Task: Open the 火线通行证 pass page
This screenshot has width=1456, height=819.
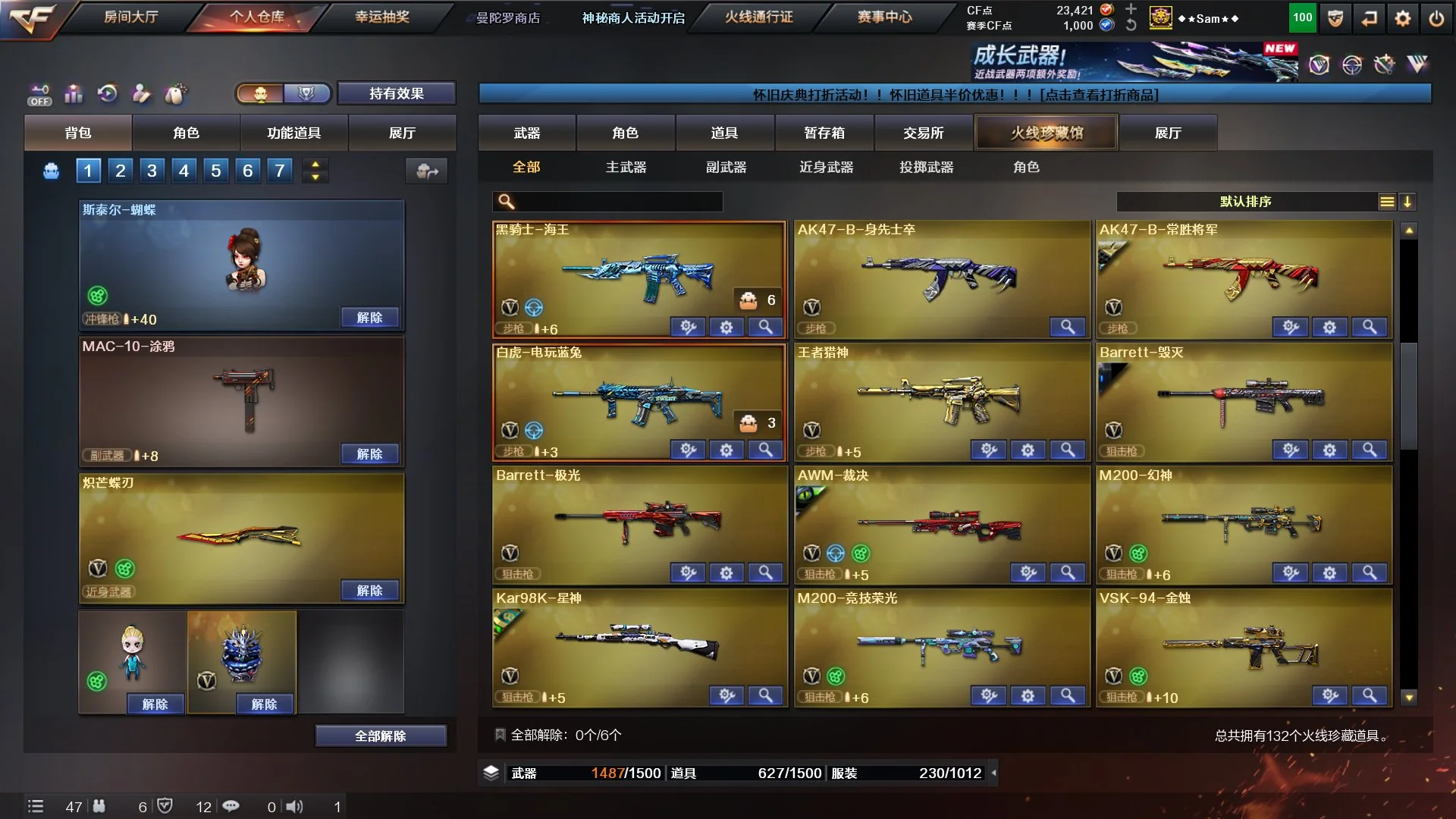Action: coord(758,17)
